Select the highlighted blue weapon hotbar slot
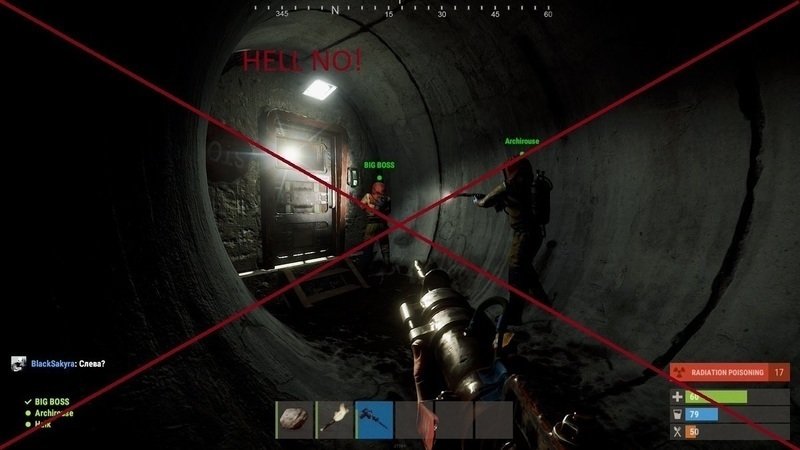Image resolution: width=800 pixels, height=450 pixels. click(x=374, y=419)
